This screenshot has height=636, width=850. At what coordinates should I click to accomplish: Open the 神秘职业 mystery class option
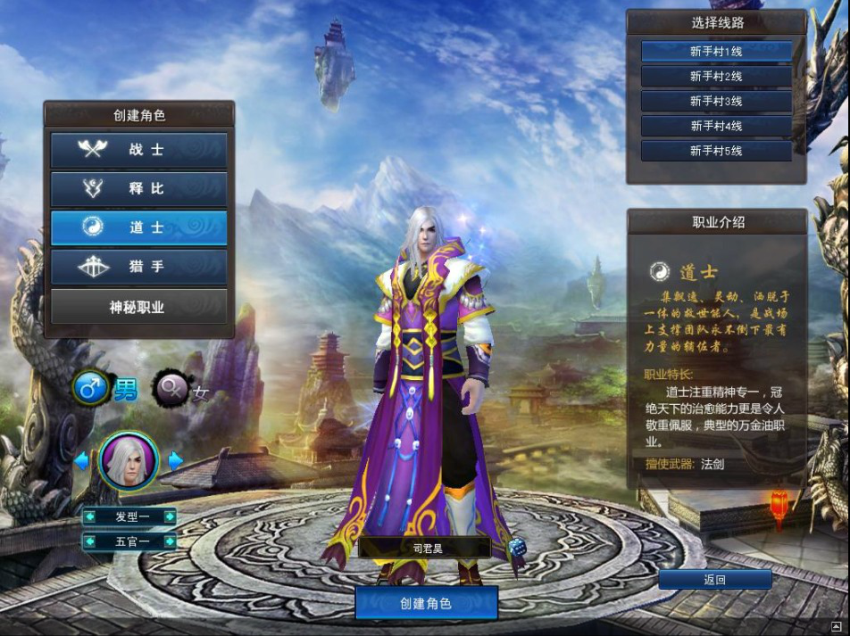tap(139, 307)
